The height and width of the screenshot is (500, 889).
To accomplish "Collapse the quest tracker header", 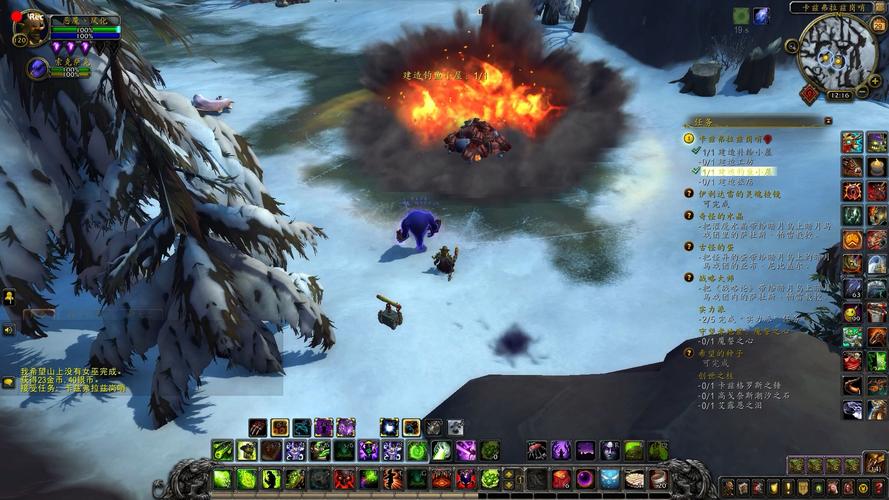I will [828, 121].
